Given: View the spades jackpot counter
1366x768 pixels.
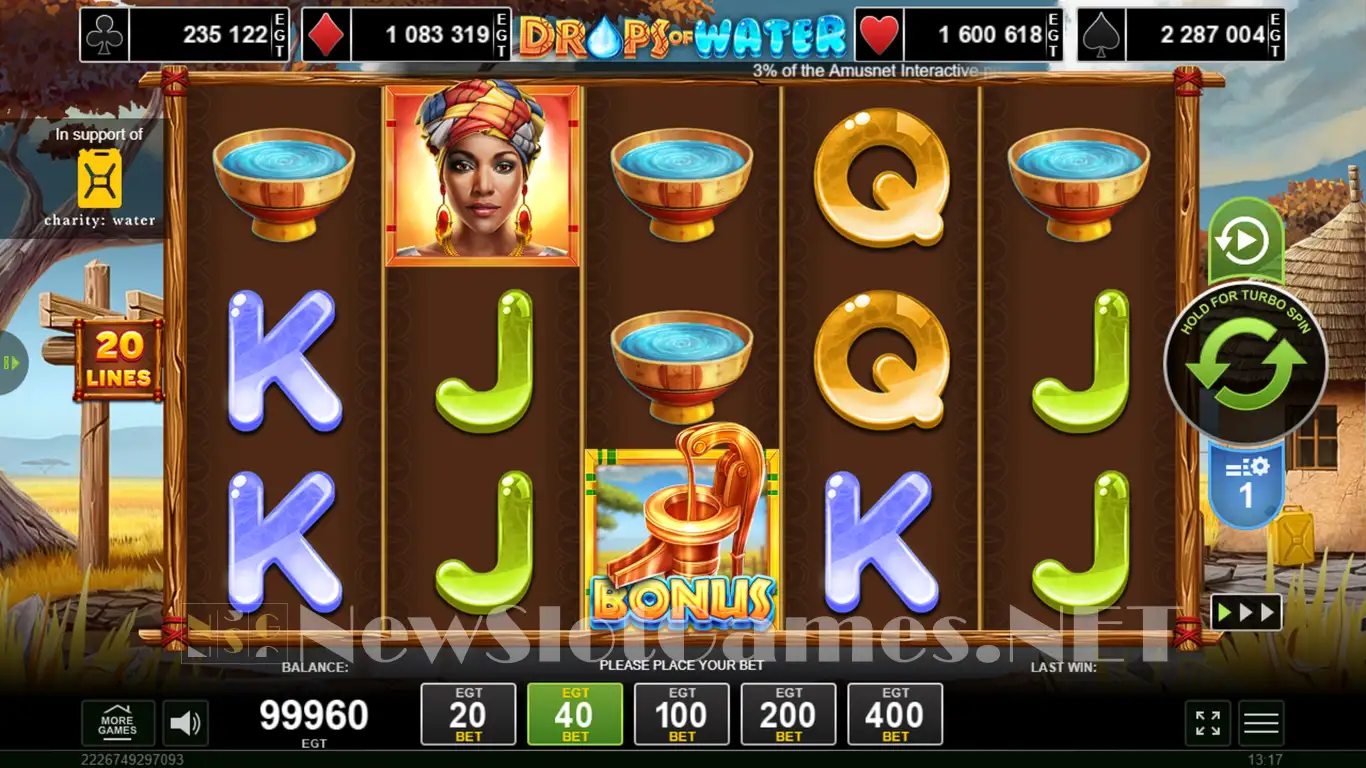Looking at the screenshot, I should (x=1181, y=35).
